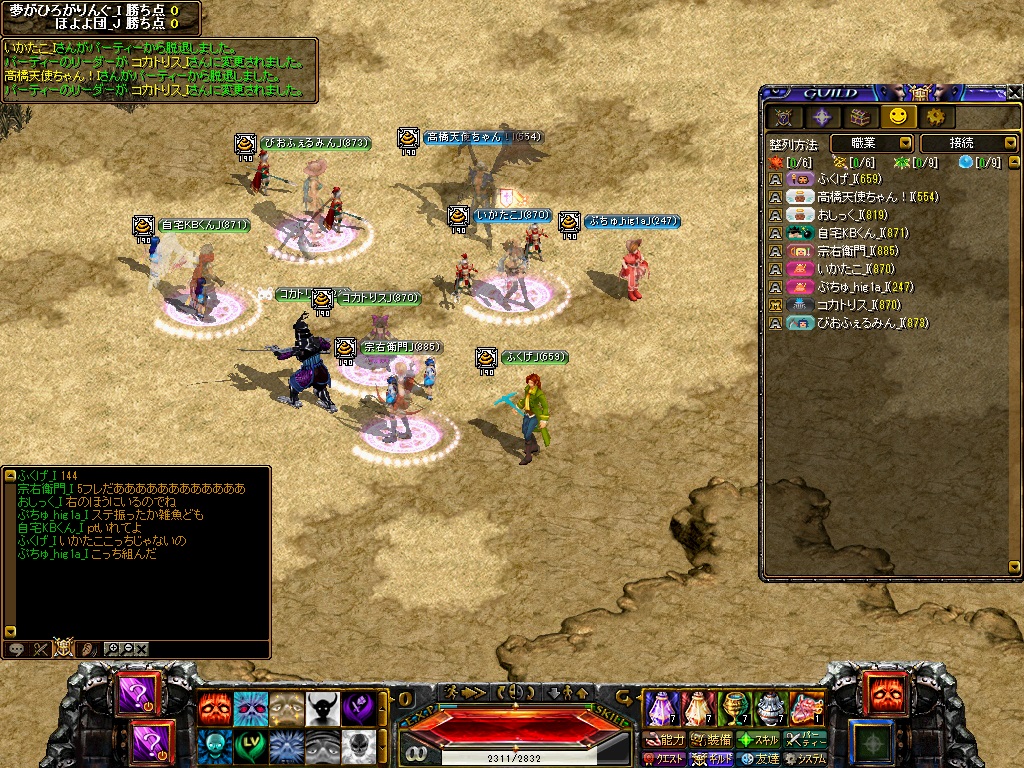Use the red demon mask skill icon
This screenshot has height=768, width=1024.
click(x=214, y=707)
